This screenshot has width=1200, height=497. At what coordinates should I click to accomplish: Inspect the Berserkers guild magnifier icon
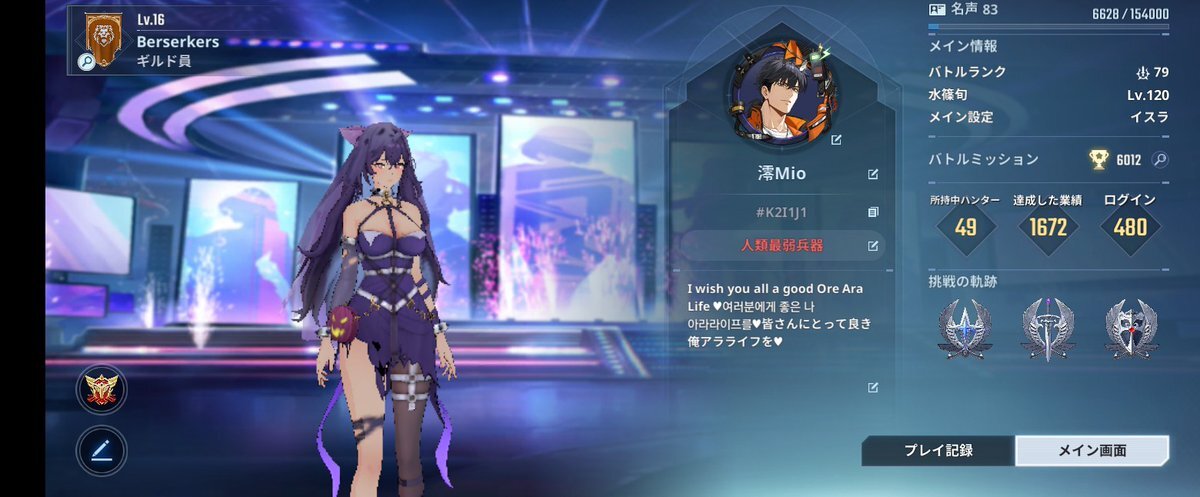(x=86, y=62)
